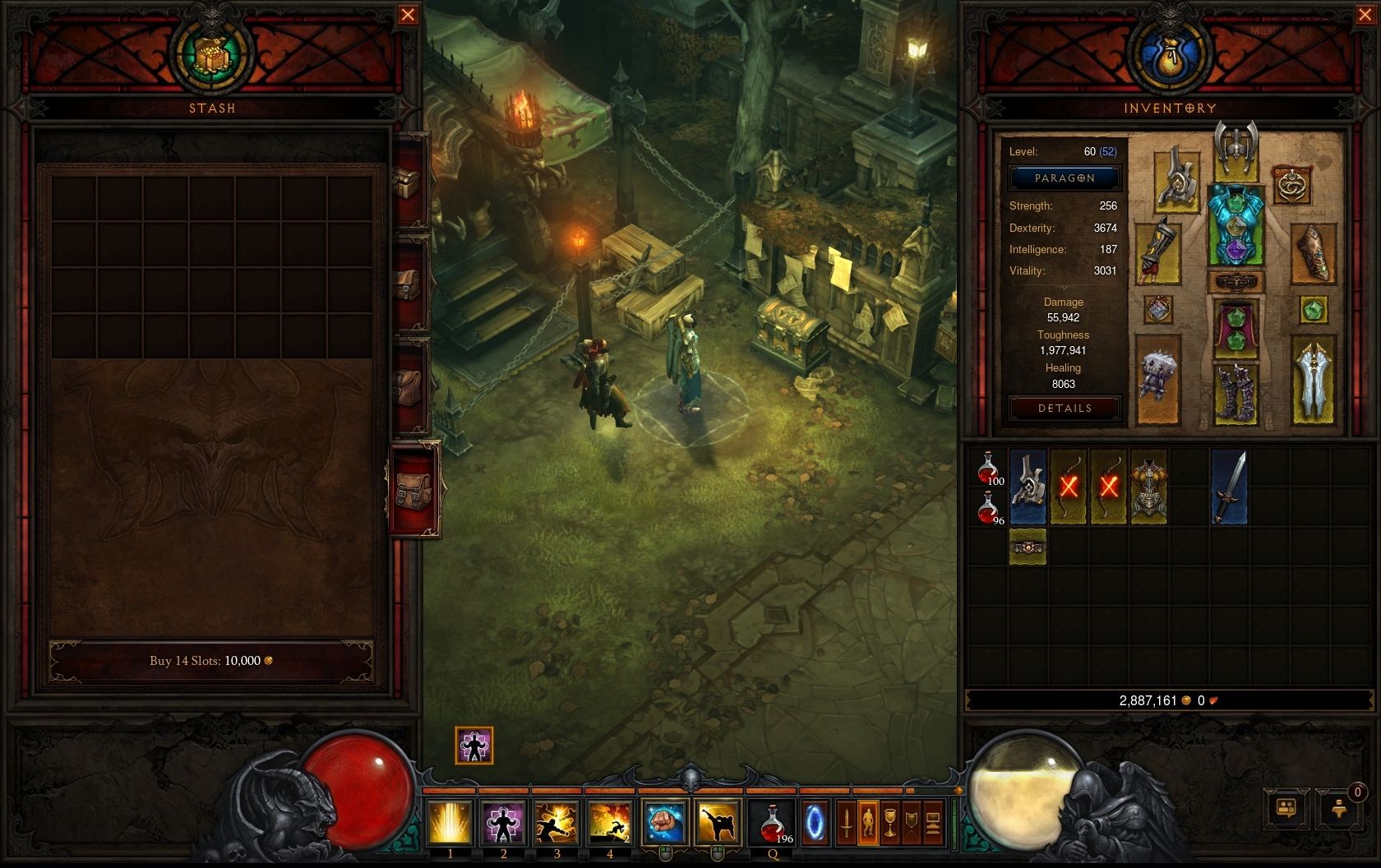Screen dimensions: 1381x868
Task: Activate the golden light pillar skill
Action: 450,823
